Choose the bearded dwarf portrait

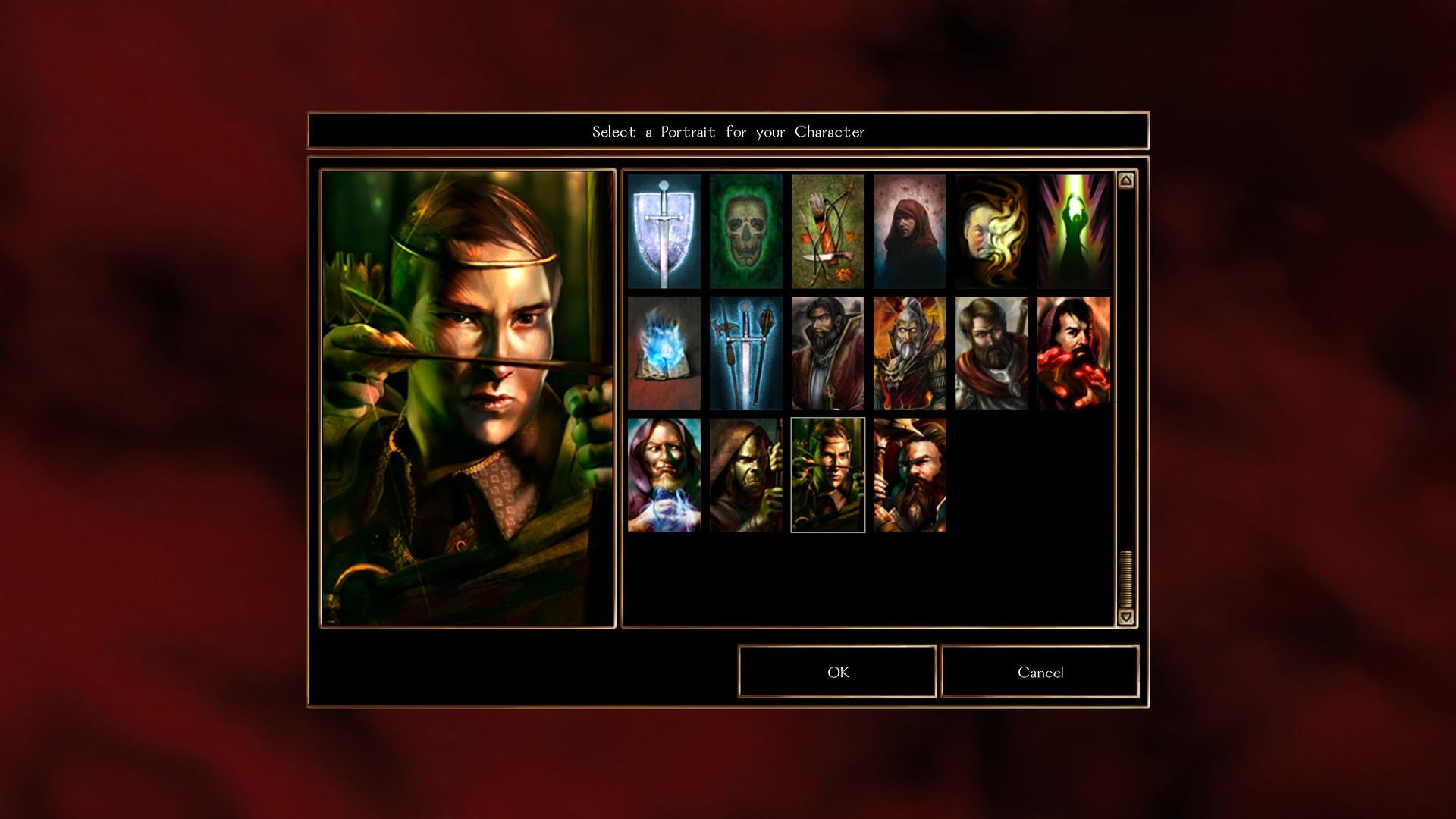[909, 474]
